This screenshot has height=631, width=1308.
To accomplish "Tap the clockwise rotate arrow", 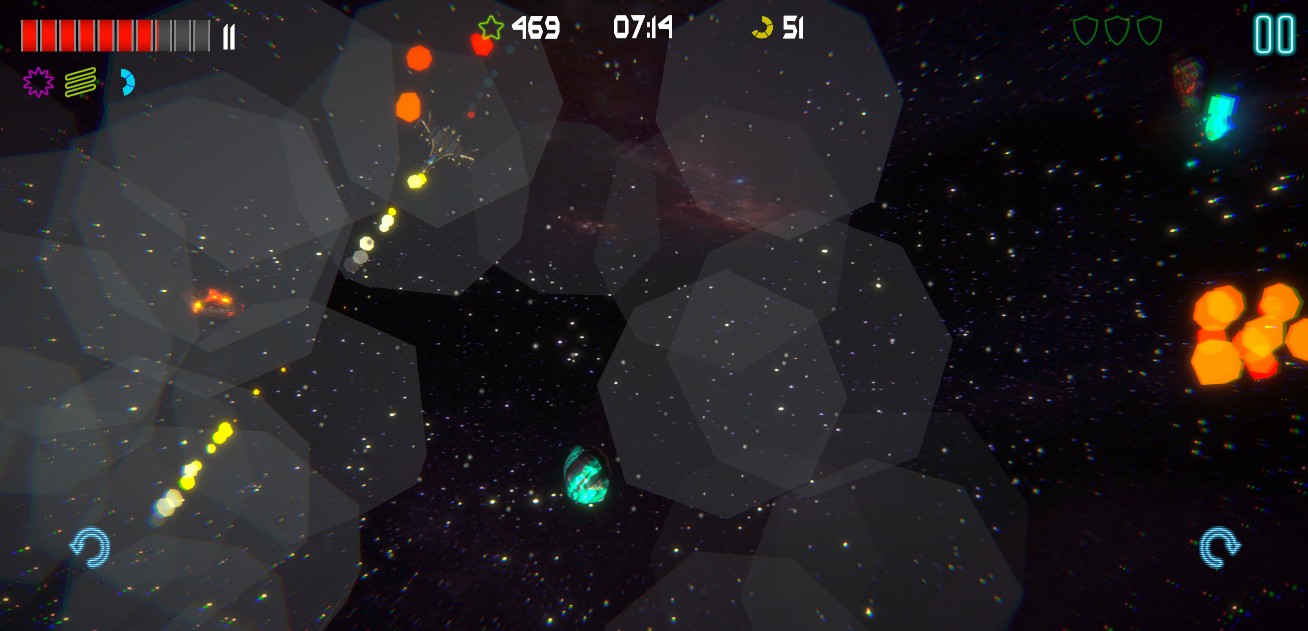I will pos(1220,547).
